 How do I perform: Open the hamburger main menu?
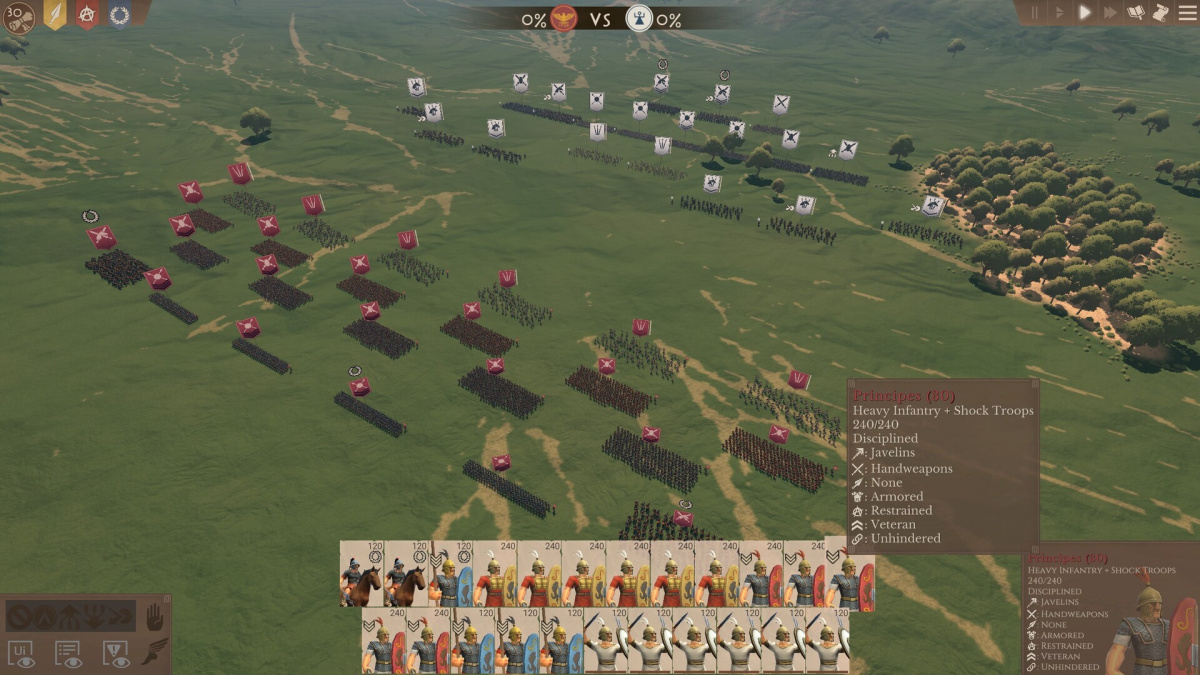pyautogui.click(x=1186, y=13)
